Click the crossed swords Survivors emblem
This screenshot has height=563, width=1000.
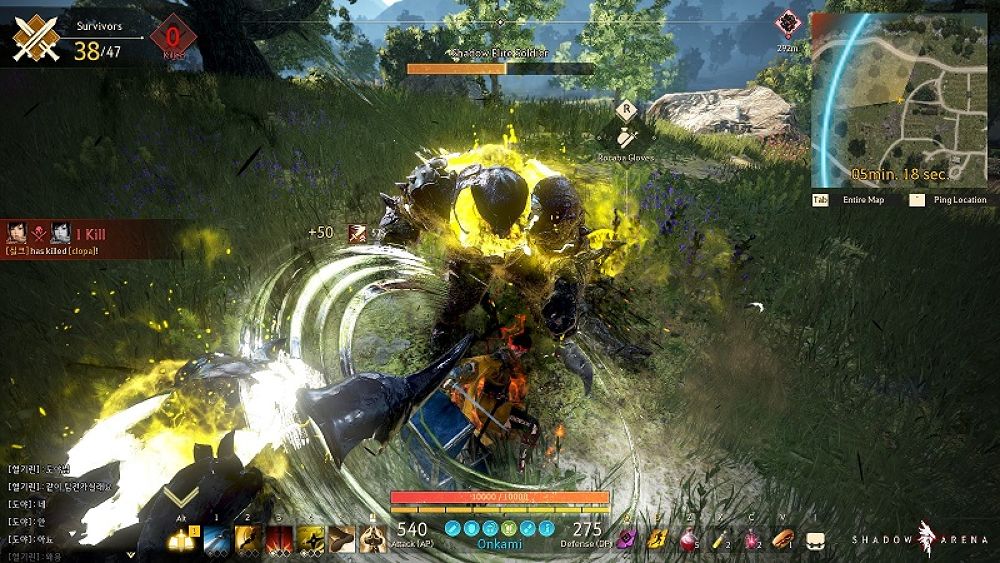[x=36, y=39]
